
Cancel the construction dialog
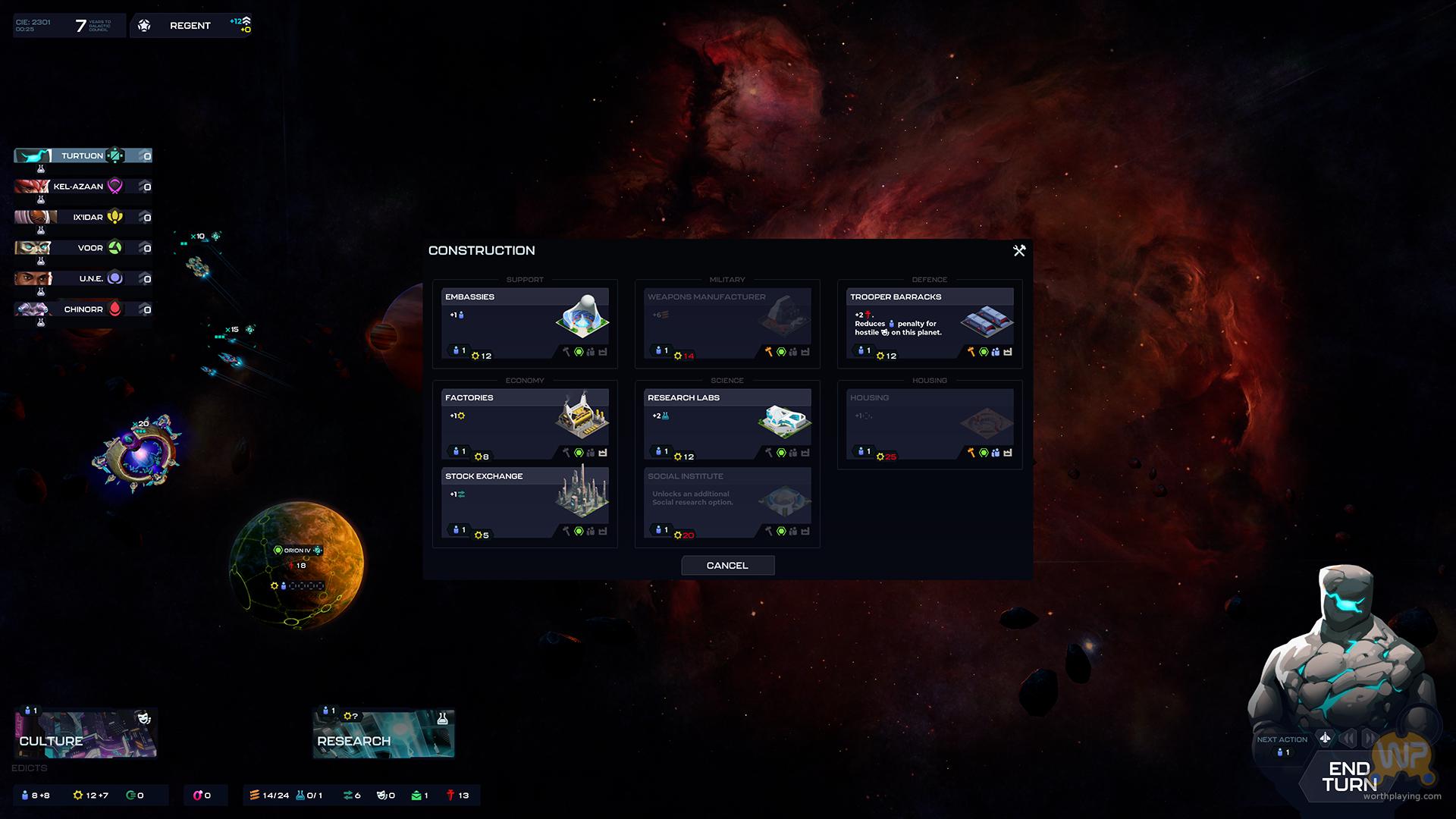(727, 566)
